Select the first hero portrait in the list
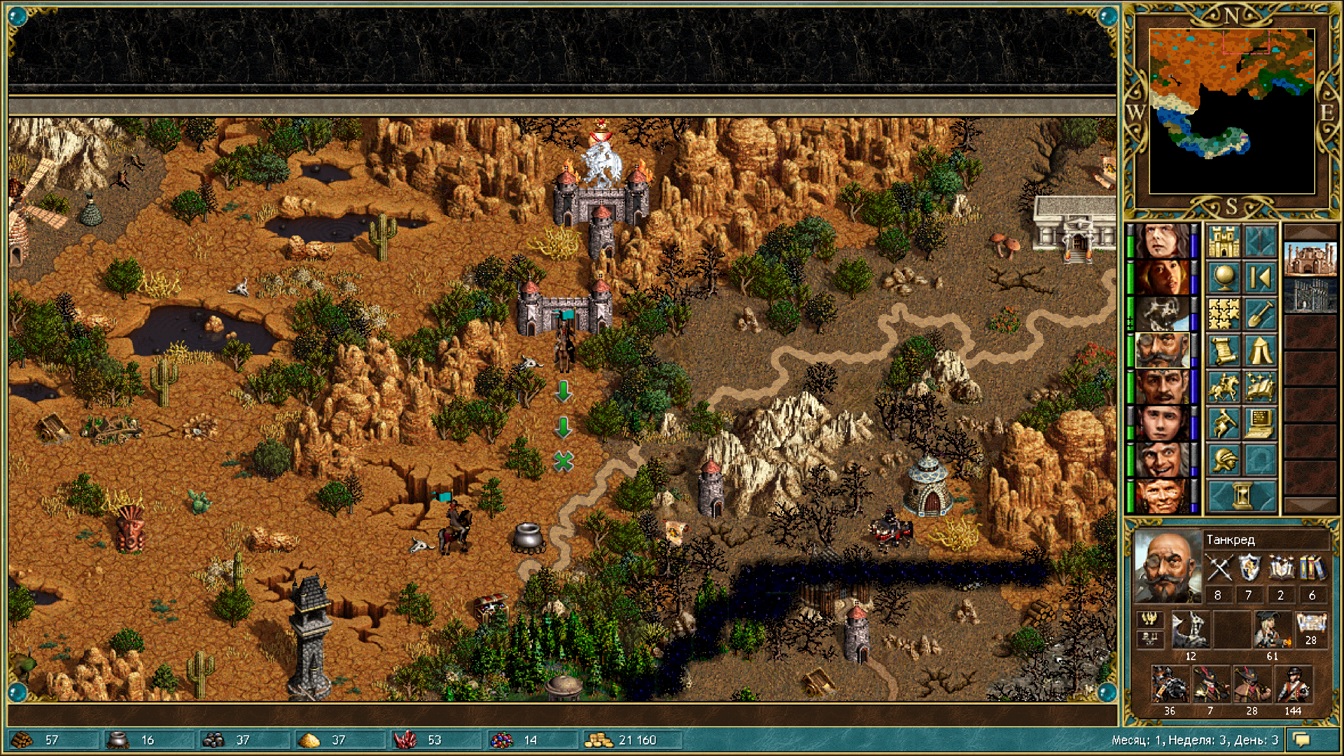The height and width of the screenshot is (756, 1344). [x=1163, y=241]
